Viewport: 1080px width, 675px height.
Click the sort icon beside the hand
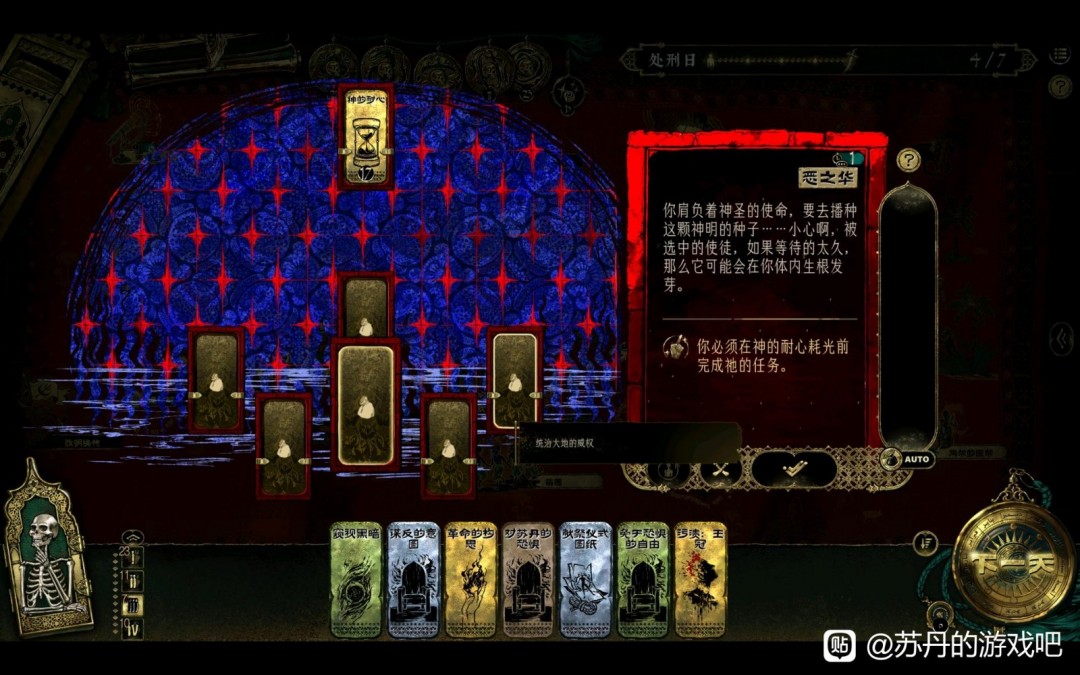coord(926,543)
